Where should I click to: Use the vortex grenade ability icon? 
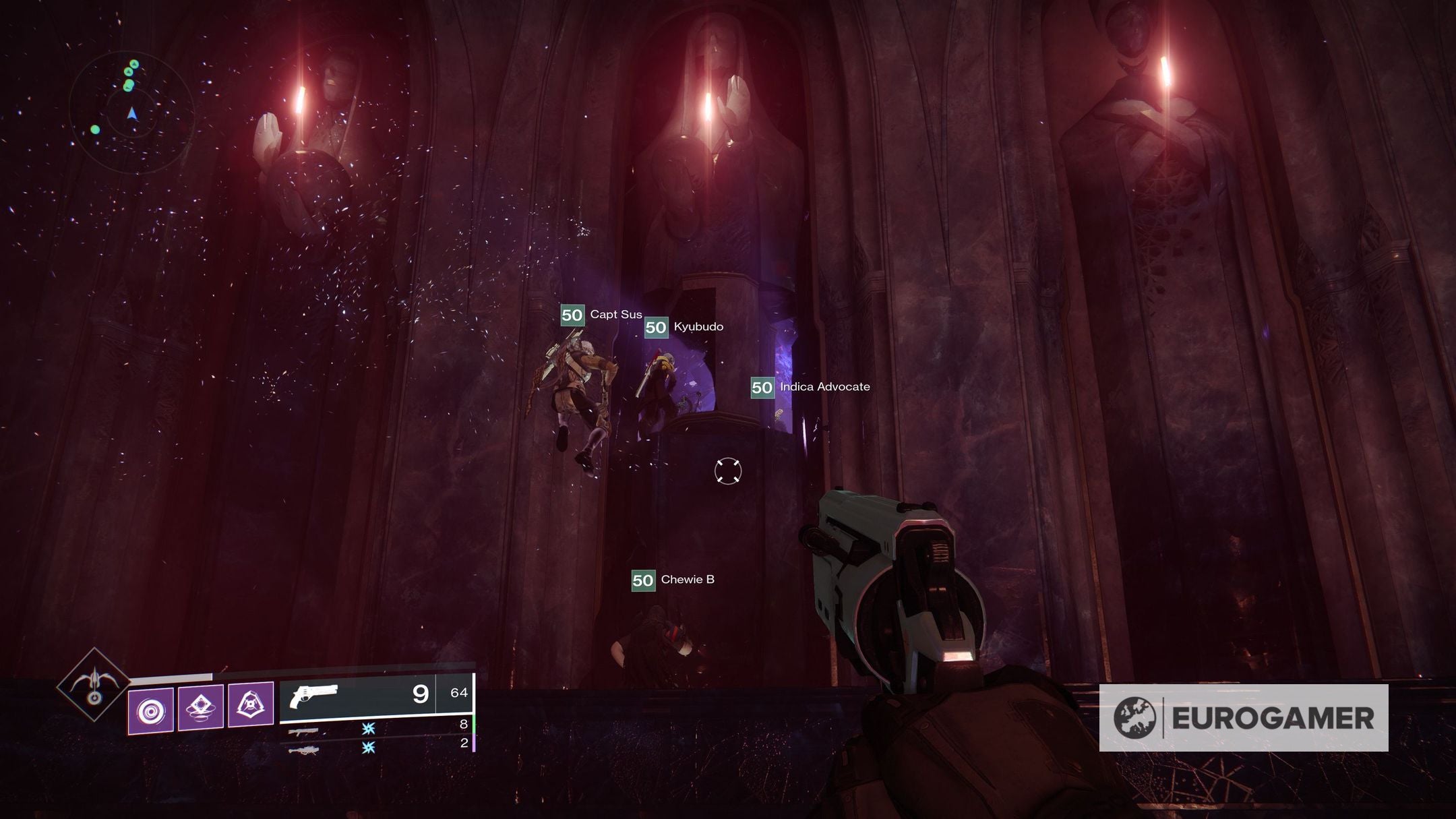pyautogui.click(x=150, y=711)
